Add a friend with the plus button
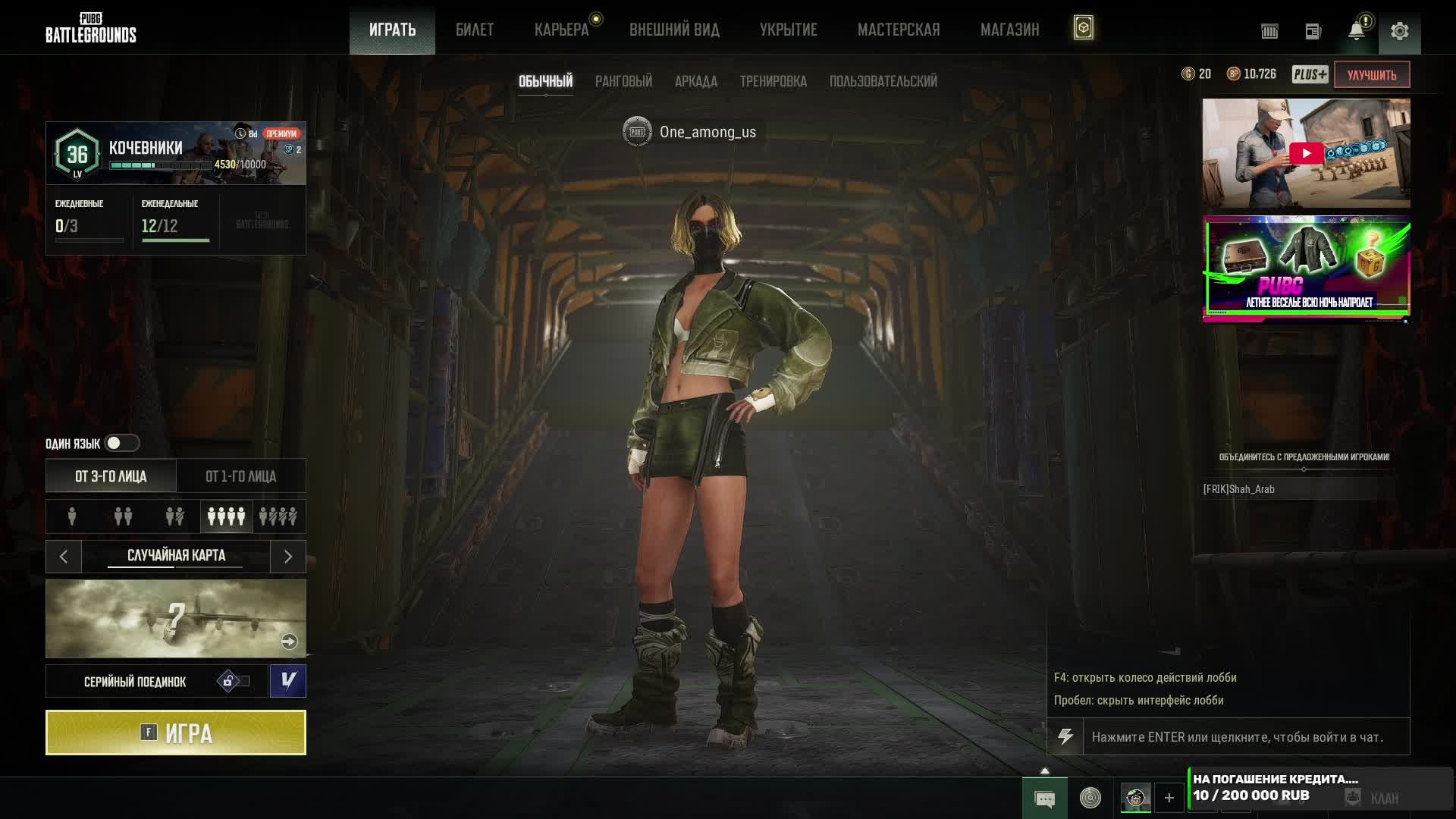Screen dimensions: 1456x819 coord(1169,798)
